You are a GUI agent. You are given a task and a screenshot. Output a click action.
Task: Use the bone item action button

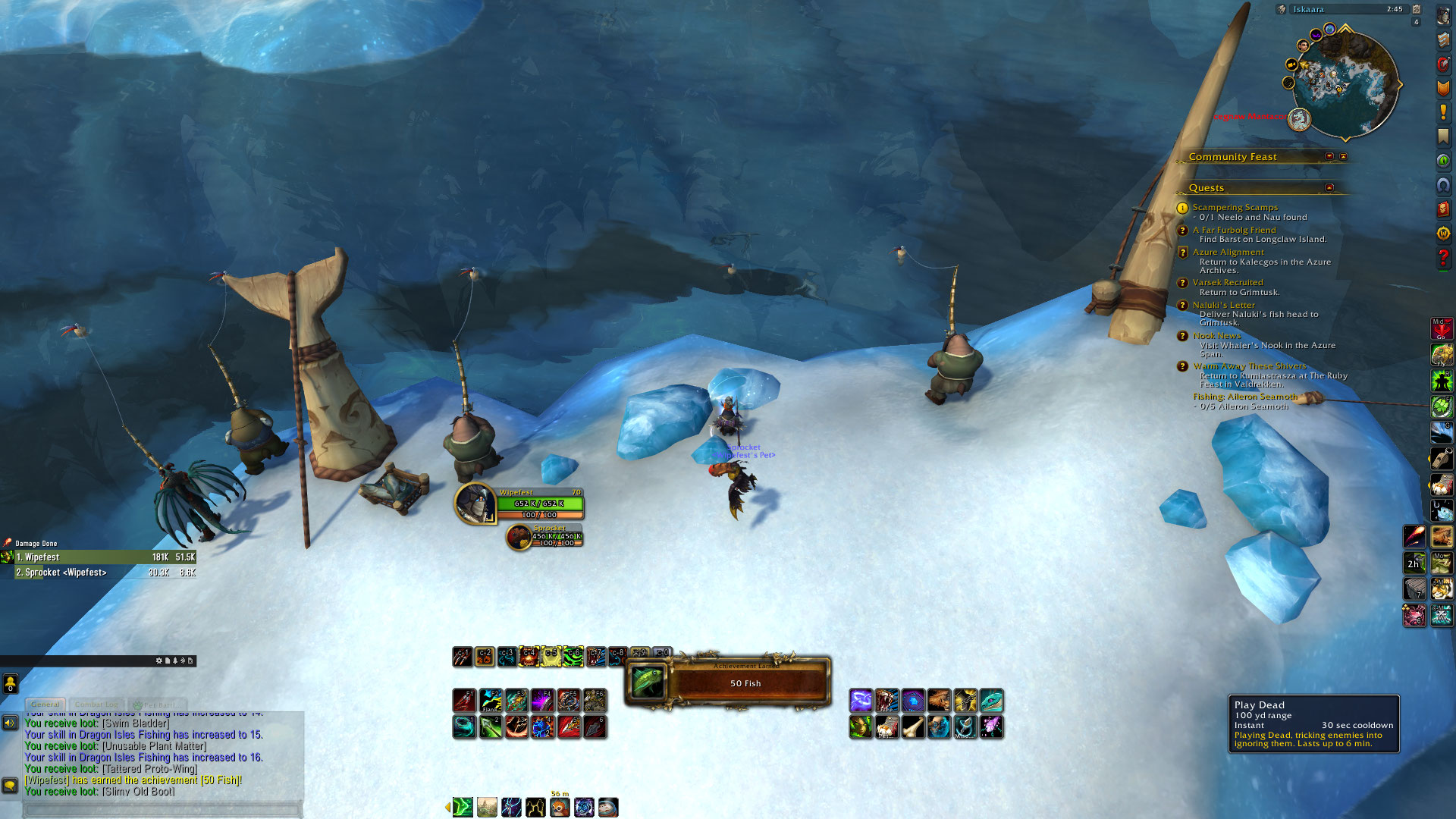[912, 726]
